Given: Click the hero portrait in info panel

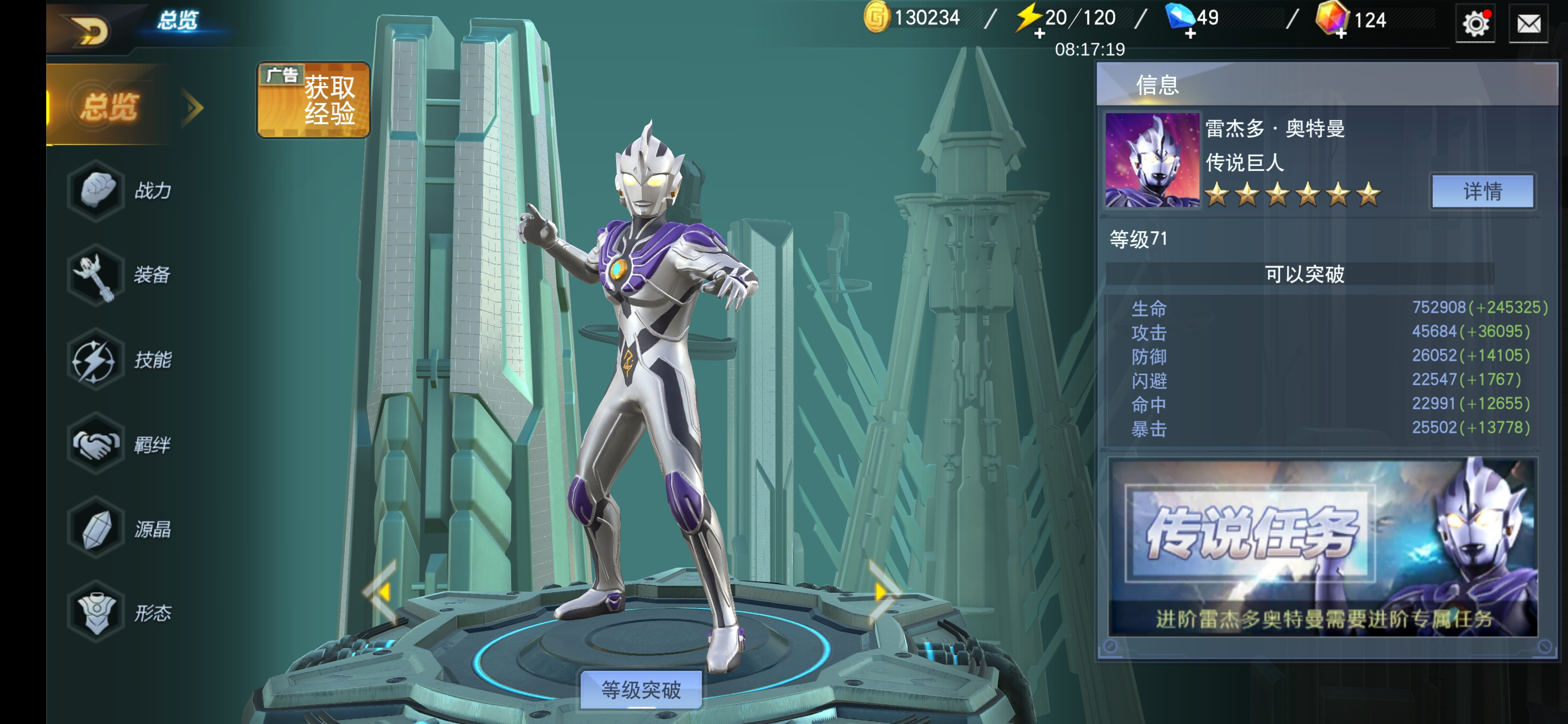Looking at the screenshot, I should pyautogui.click(x=1152, y=160).
